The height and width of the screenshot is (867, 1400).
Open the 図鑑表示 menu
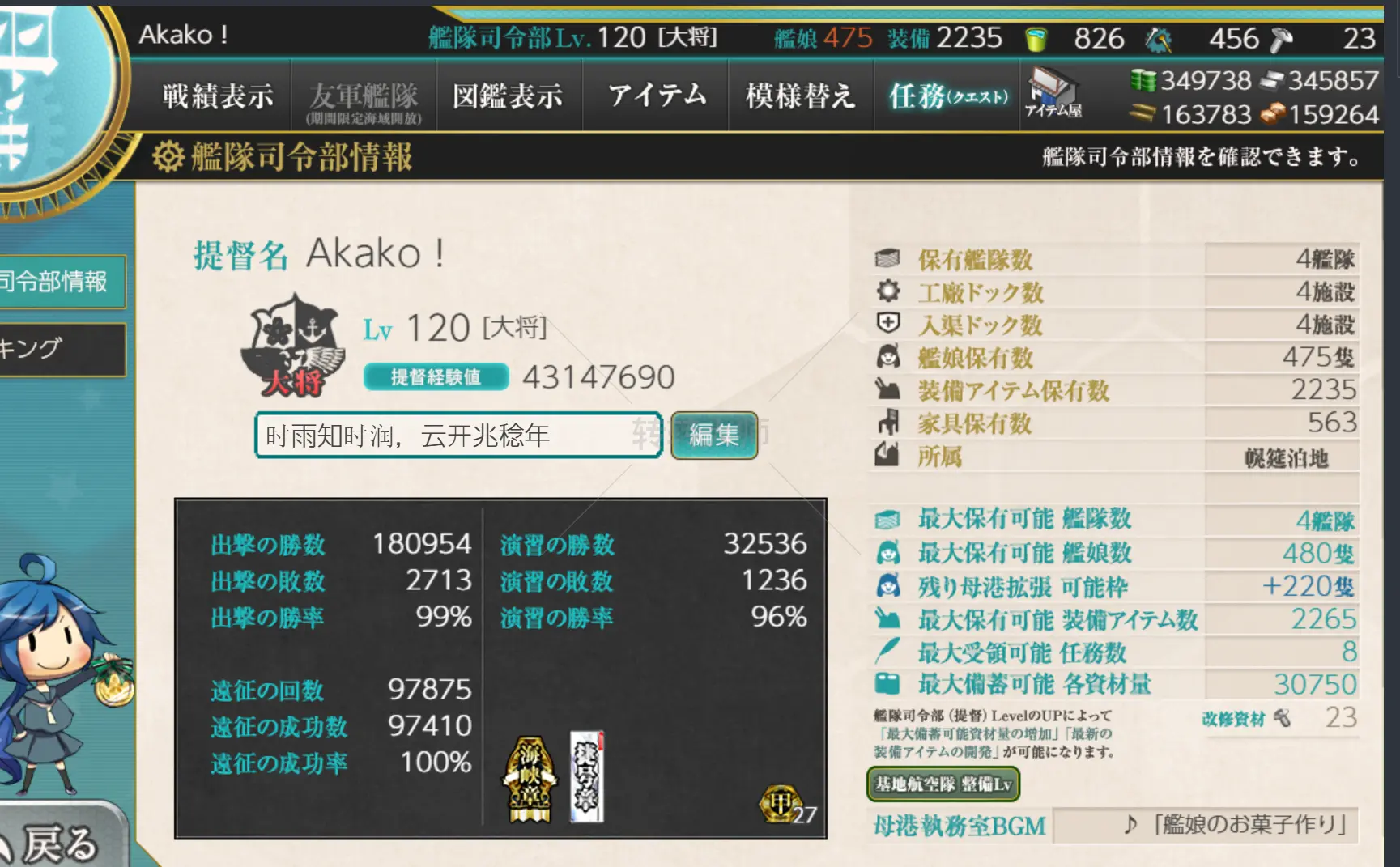pos(509,95)
